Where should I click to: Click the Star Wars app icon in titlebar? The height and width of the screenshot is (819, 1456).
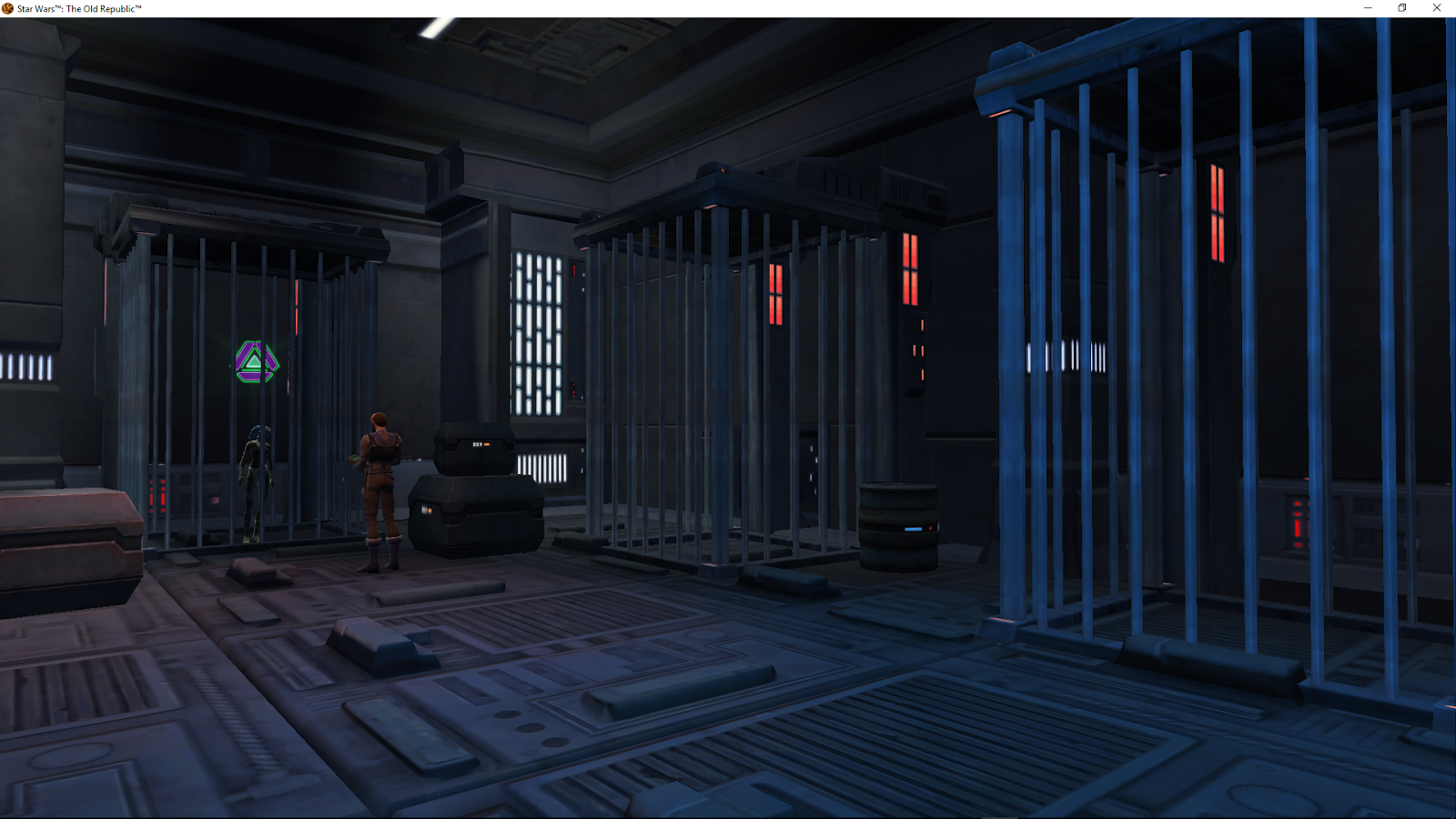pyautogui.click(x=7, y=7)
